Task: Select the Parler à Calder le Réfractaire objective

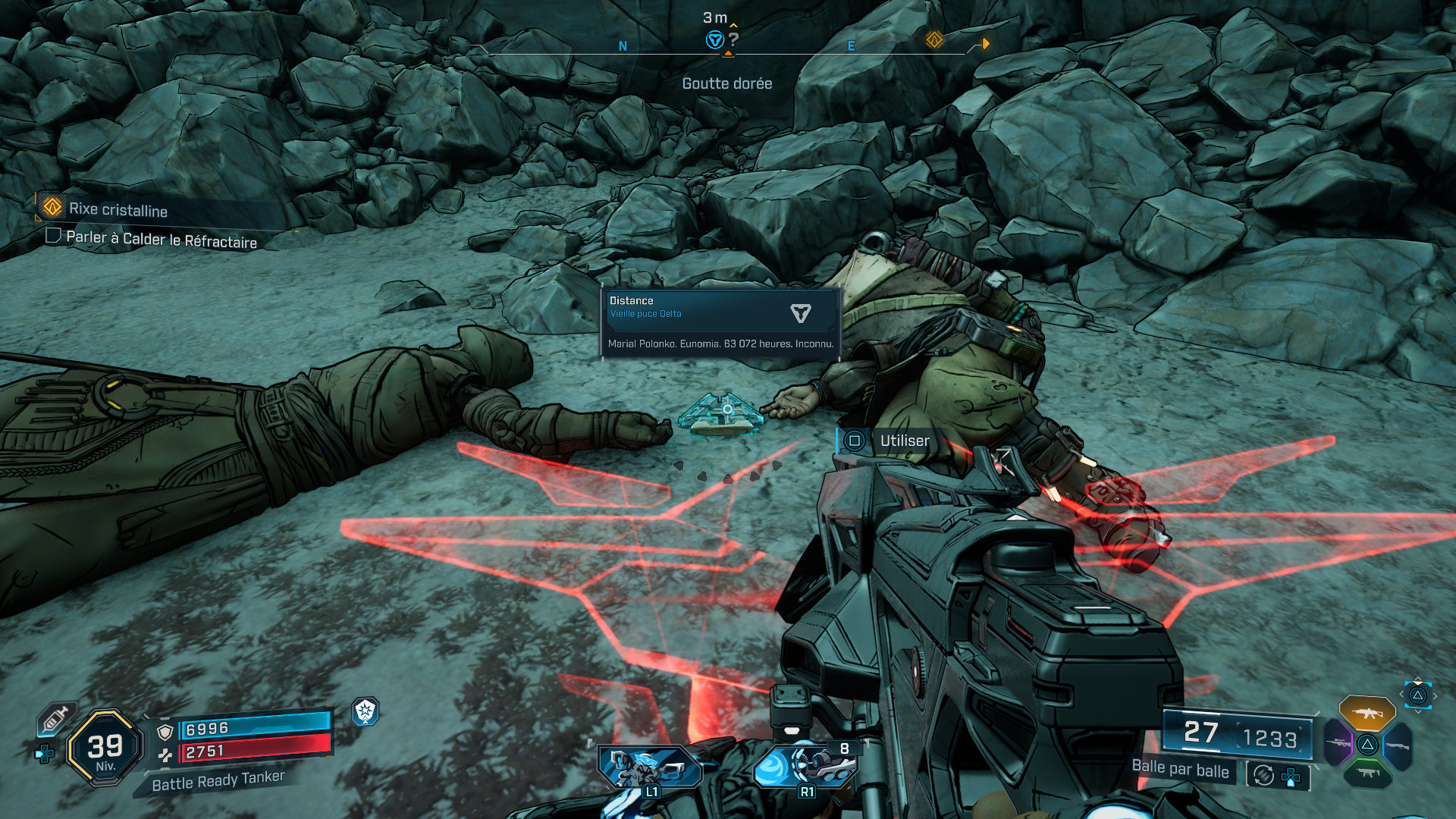Action: pyautogui.click(x=161, y=240)
